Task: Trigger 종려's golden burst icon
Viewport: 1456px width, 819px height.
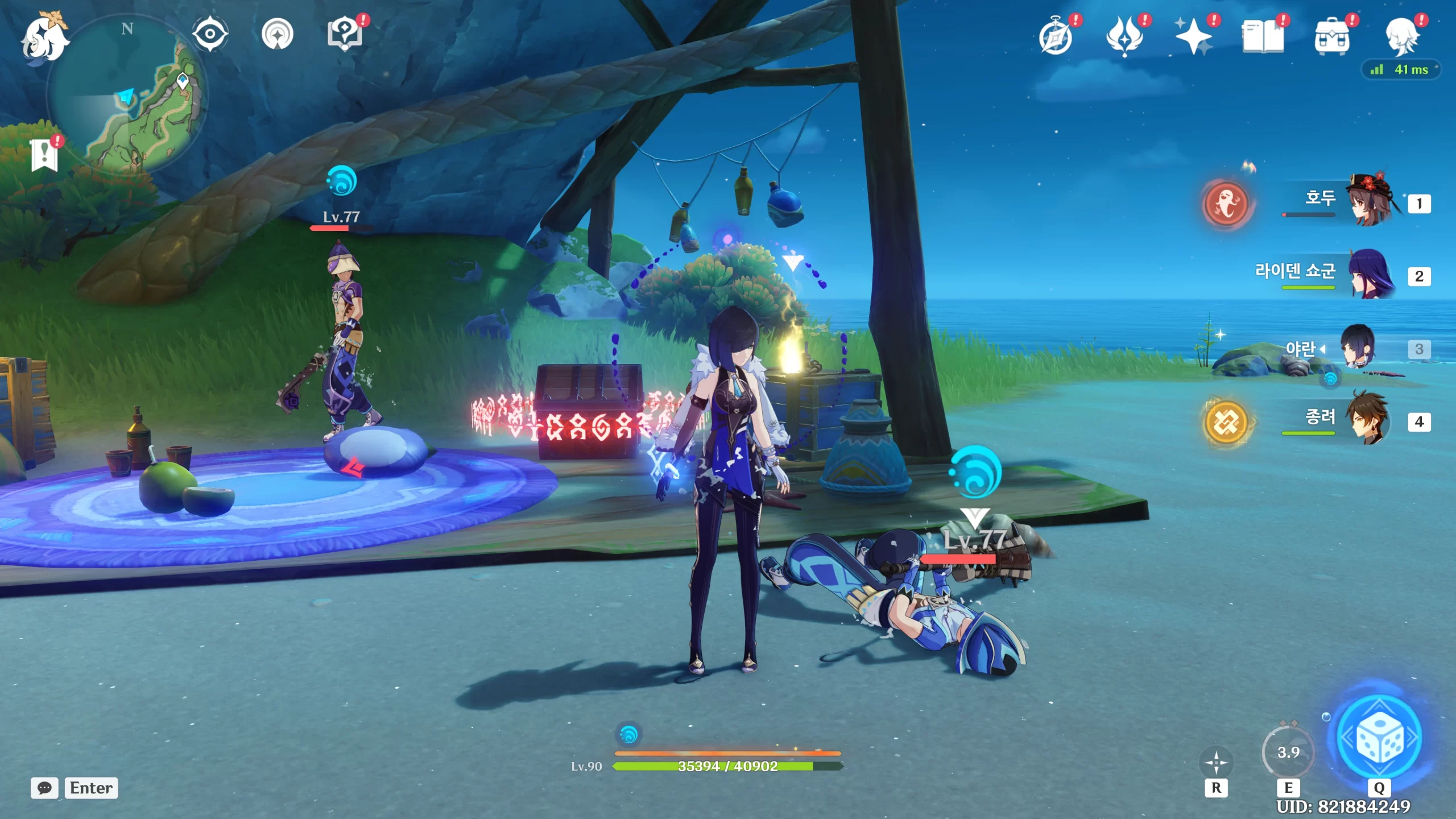Action: [x=1226, y=422]
